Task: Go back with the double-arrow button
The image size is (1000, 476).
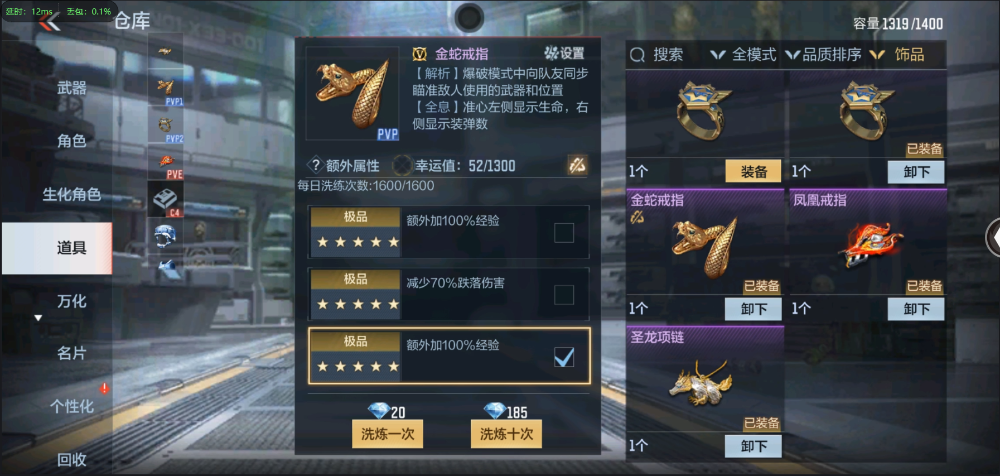Action: pos(47,22)
